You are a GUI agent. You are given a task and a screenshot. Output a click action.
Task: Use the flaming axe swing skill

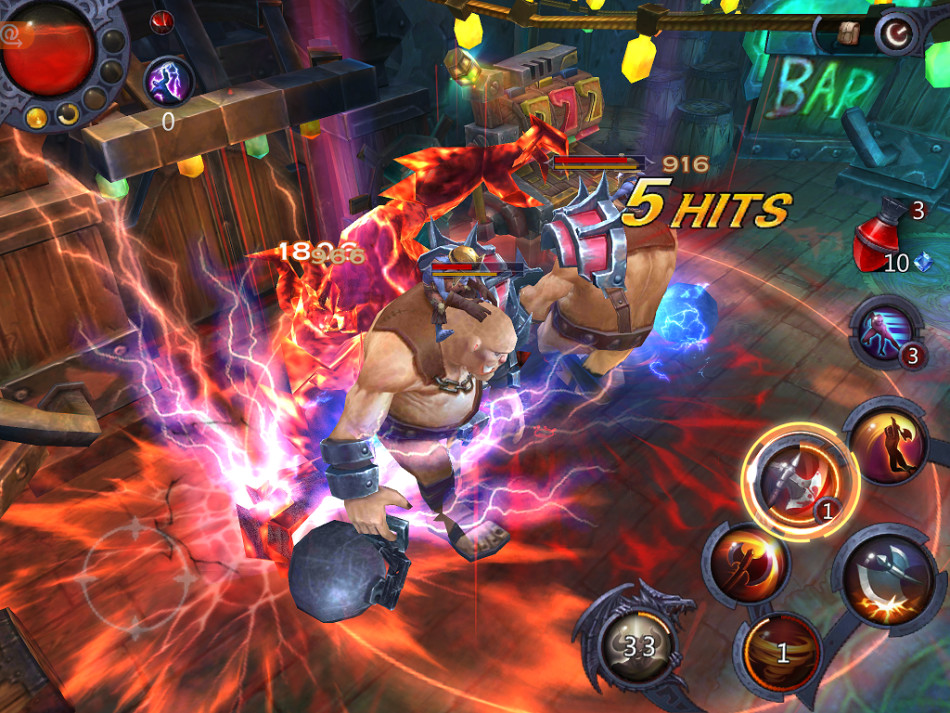(x=744, y=564)
